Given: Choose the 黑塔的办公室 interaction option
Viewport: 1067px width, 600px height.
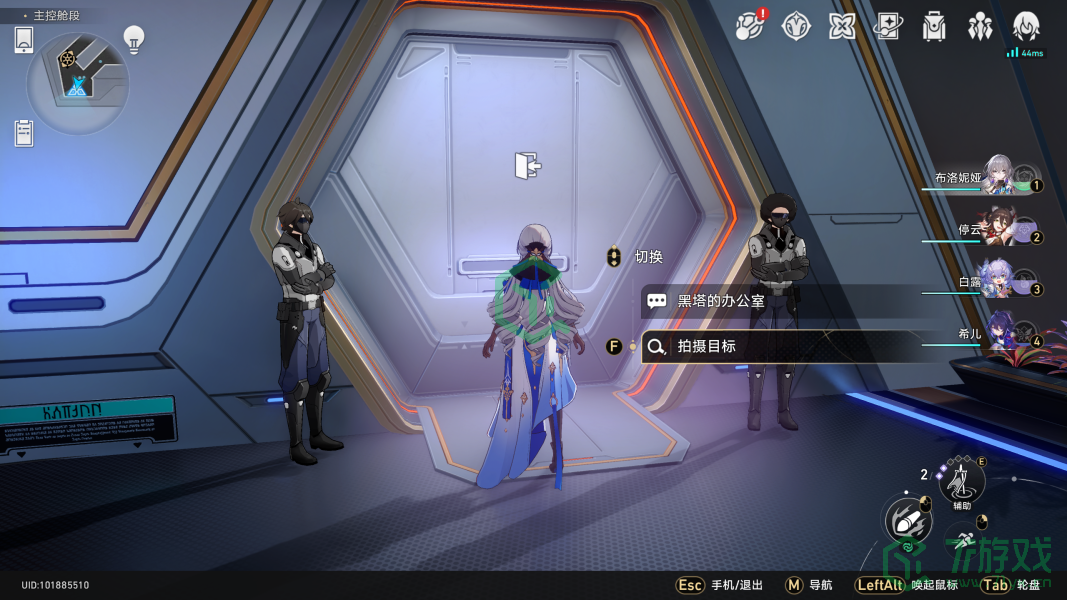Looking at the screenshot, I should coord(780,300).
